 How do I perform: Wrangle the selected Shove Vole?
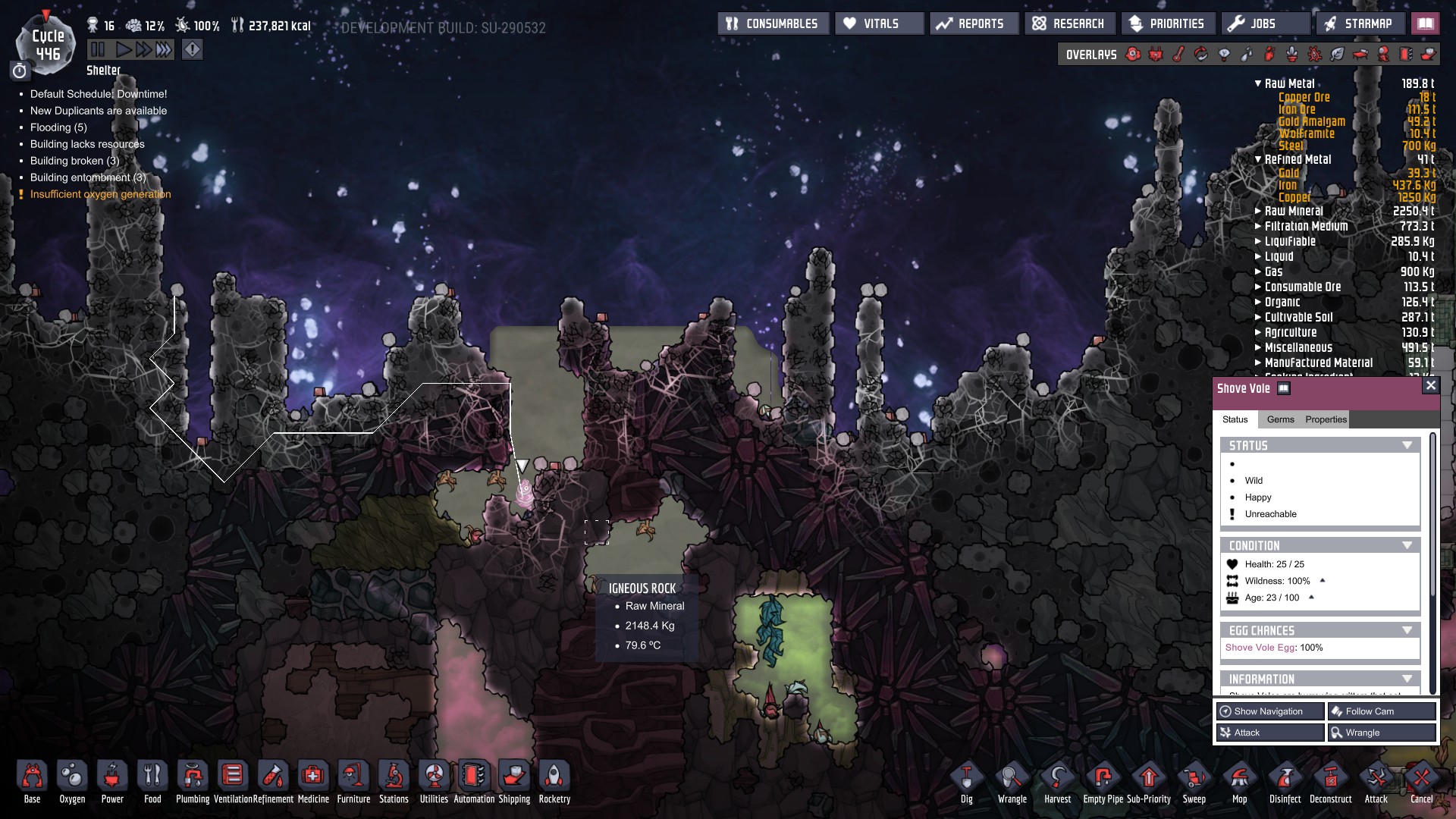(x=1381, y=733)
